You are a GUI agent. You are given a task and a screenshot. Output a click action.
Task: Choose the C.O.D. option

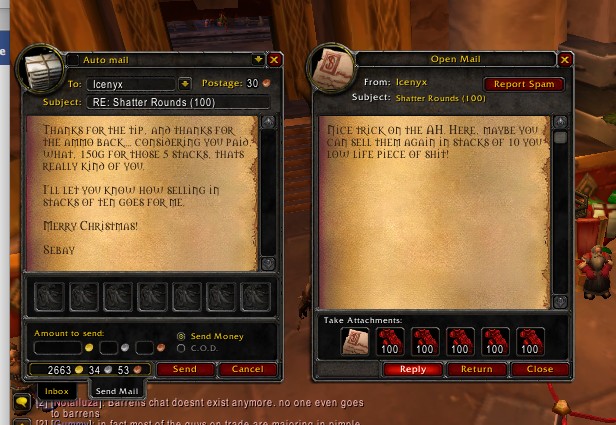point(181,348)
